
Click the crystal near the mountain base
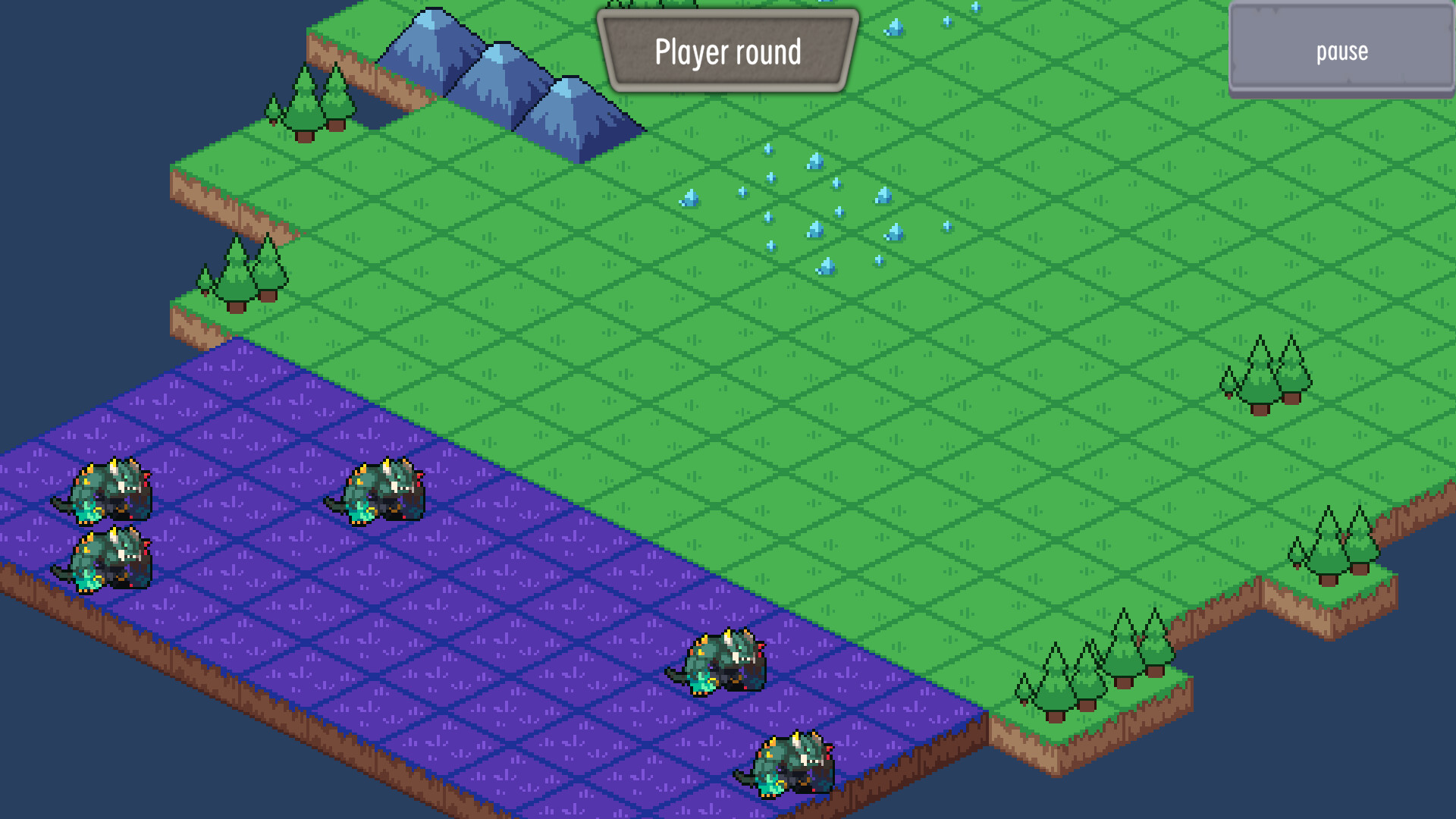[690, 199]
